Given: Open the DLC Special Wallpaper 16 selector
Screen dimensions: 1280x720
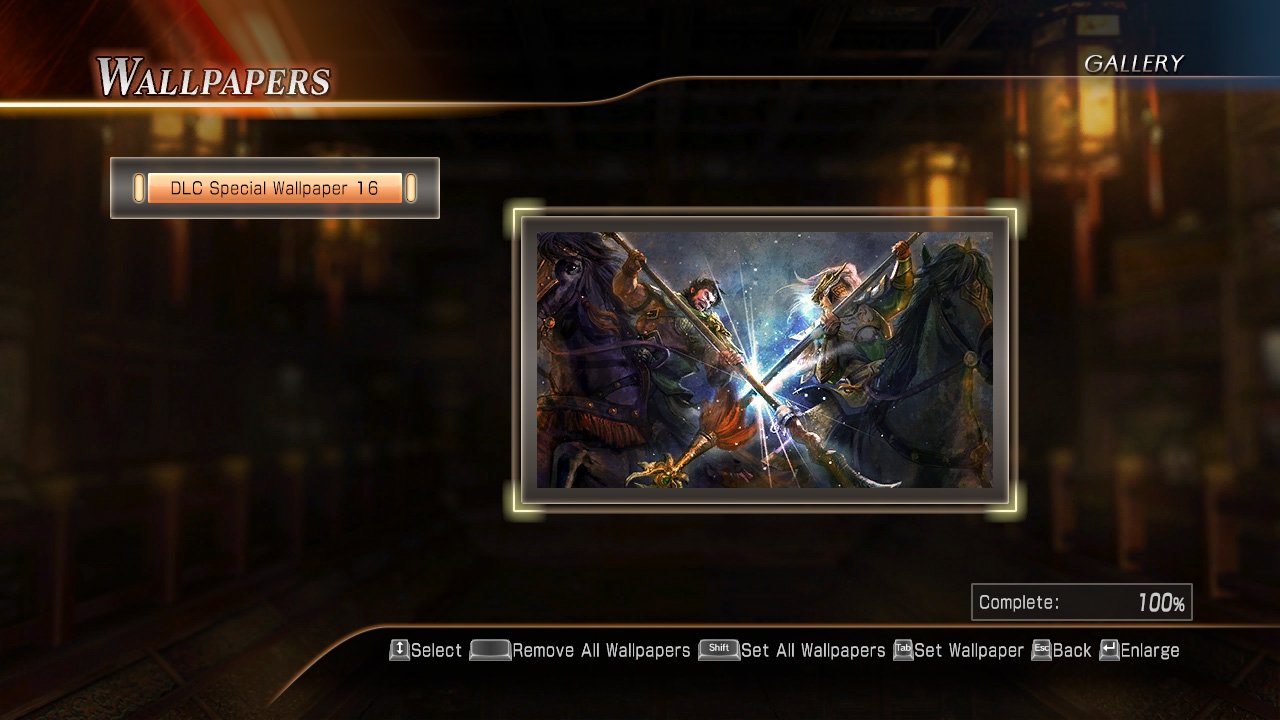Looking at the screenshot, I should point(275,187).
